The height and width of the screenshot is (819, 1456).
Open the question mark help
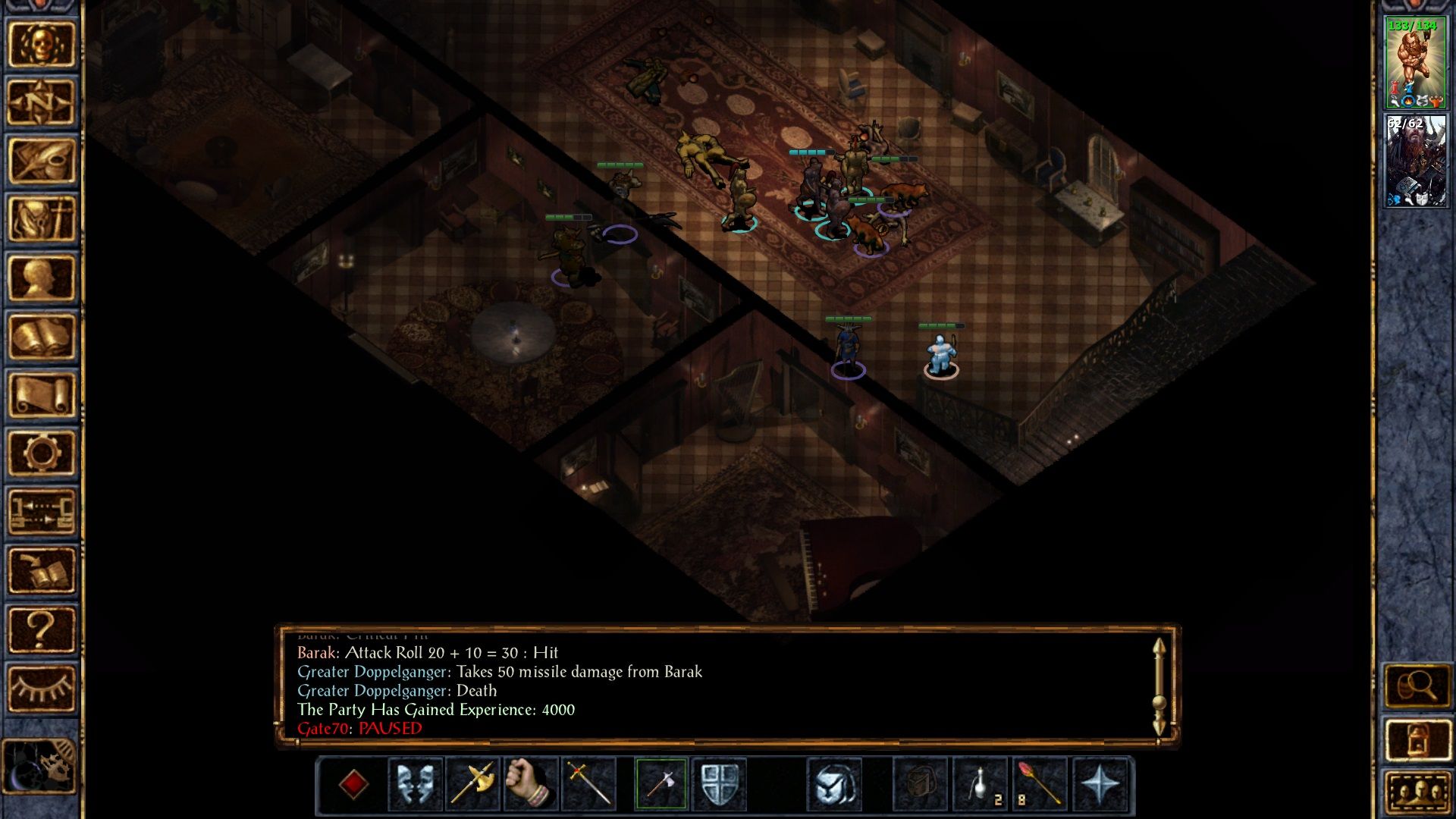[42, 629]
